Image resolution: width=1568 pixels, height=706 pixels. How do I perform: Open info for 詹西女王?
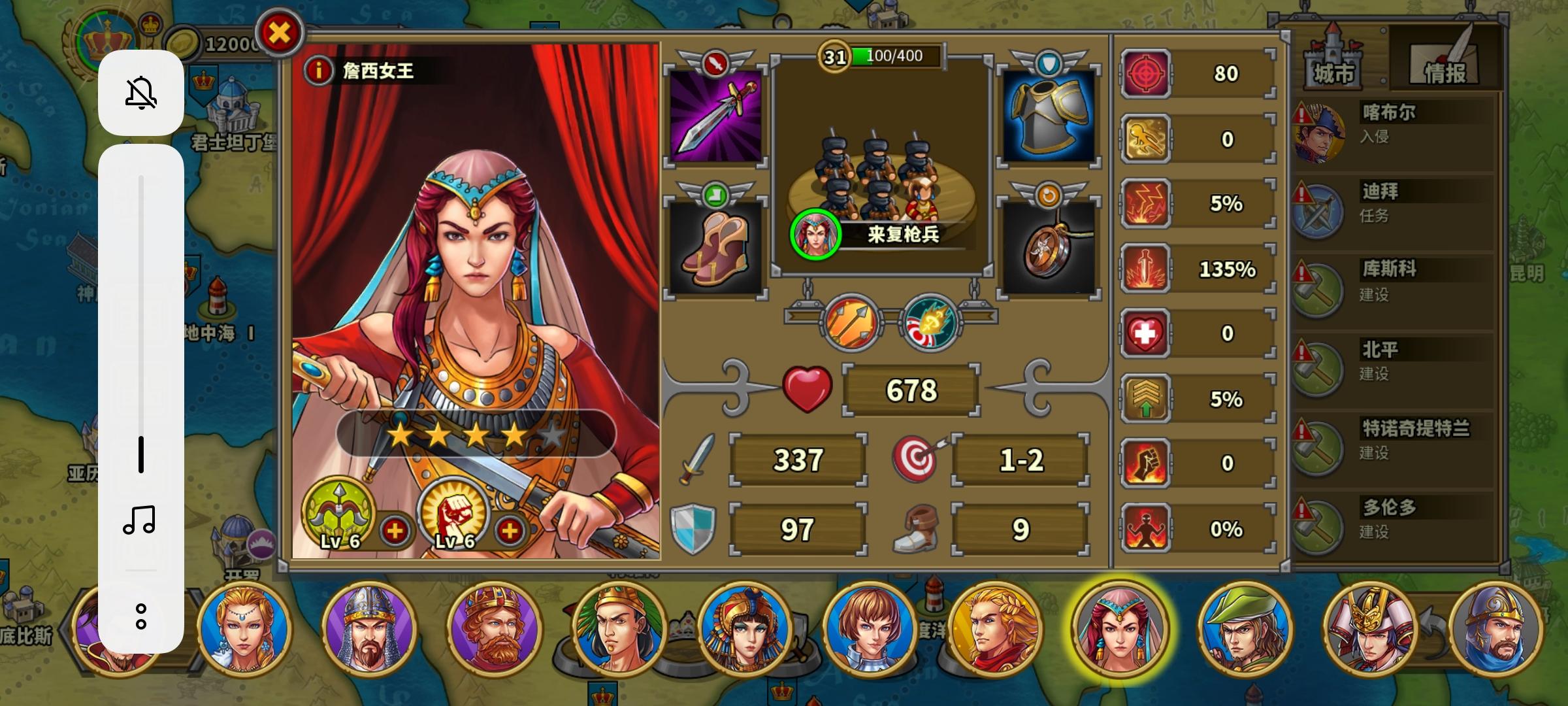pyautogui.click(x=319, y=70)
